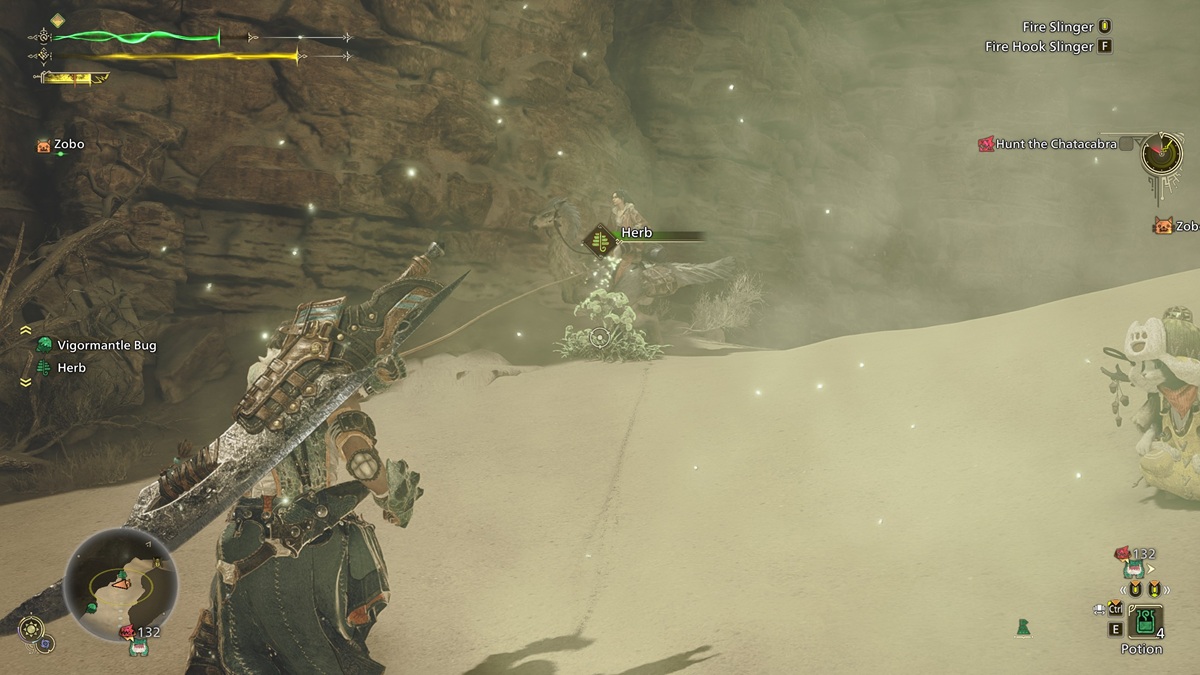Screen dimensions: 1200x675
Task: Select the Herb gathering marker icon
Action: (x=601, y=239)
